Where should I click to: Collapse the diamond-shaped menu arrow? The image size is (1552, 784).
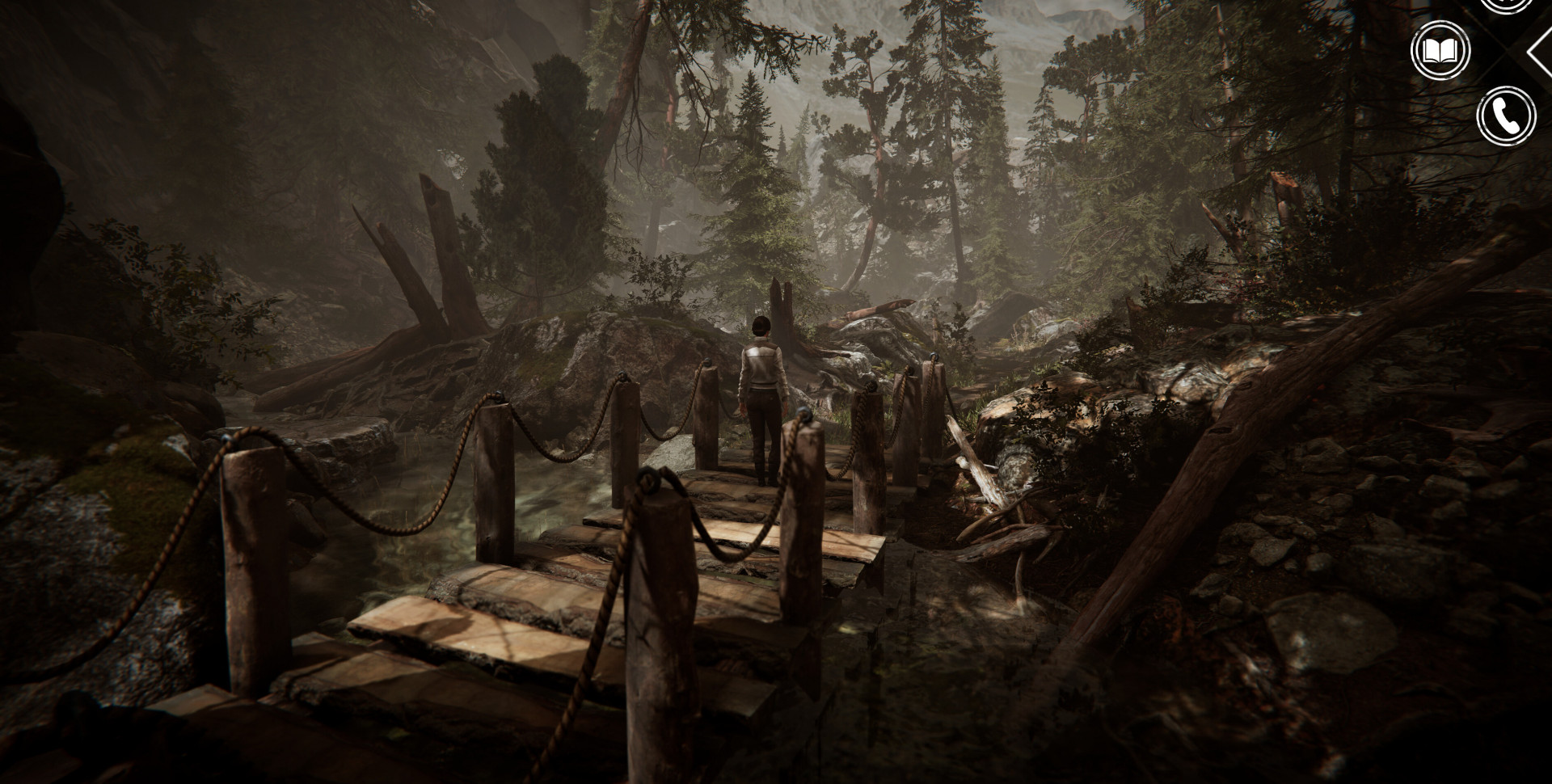coord(1541,51)
